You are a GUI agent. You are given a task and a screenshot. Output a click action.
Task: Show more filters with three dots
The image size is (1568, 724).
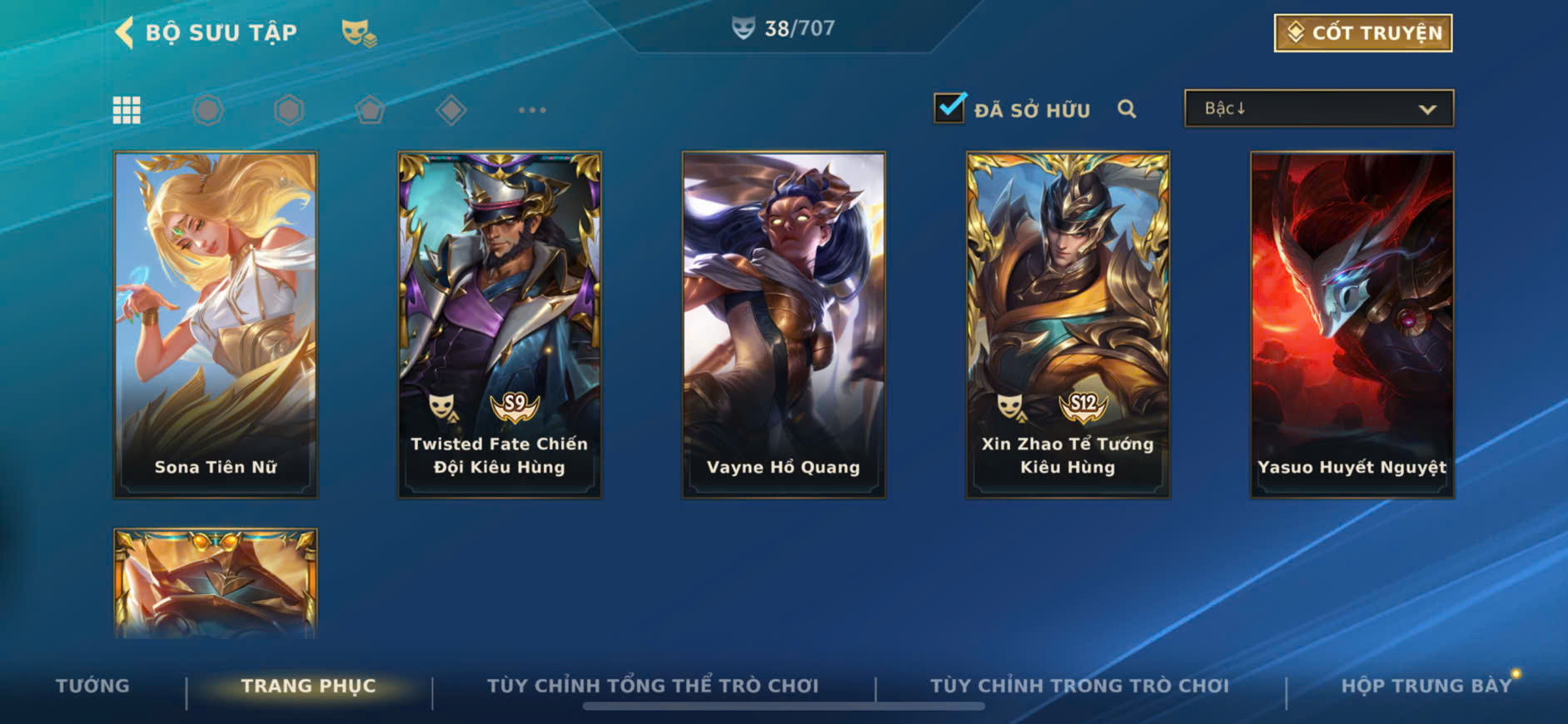pos(532,110)
